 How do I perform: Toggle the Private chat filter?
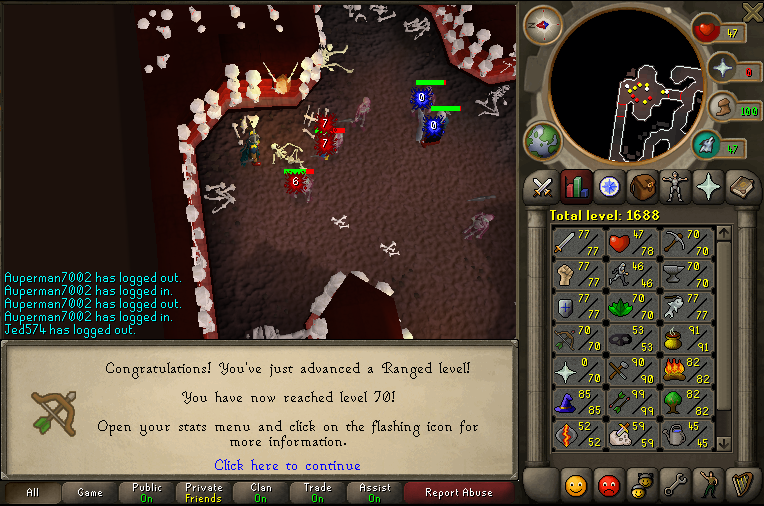(x=204, y=493)
